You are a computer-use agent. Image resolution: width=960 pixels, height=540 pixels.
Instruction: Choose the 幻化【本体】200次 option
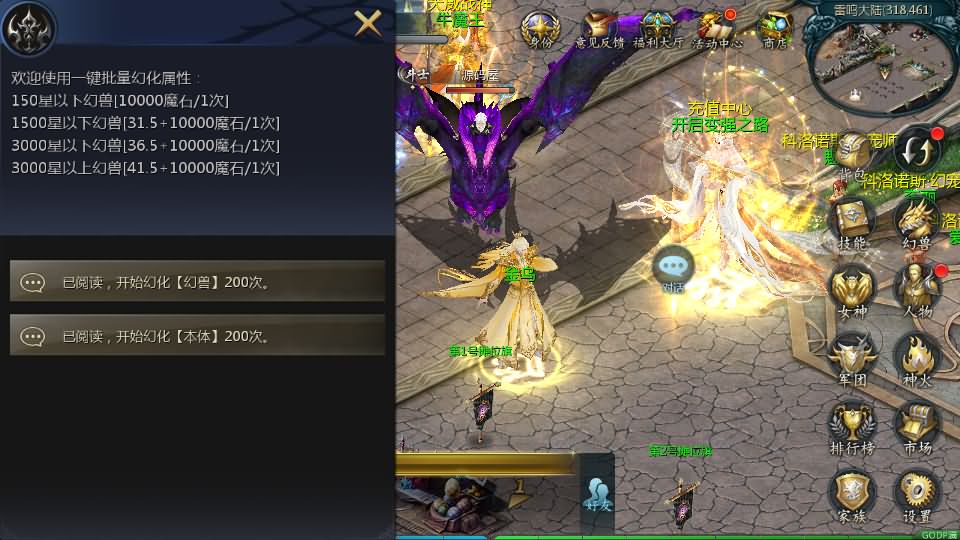click(197, 336)
